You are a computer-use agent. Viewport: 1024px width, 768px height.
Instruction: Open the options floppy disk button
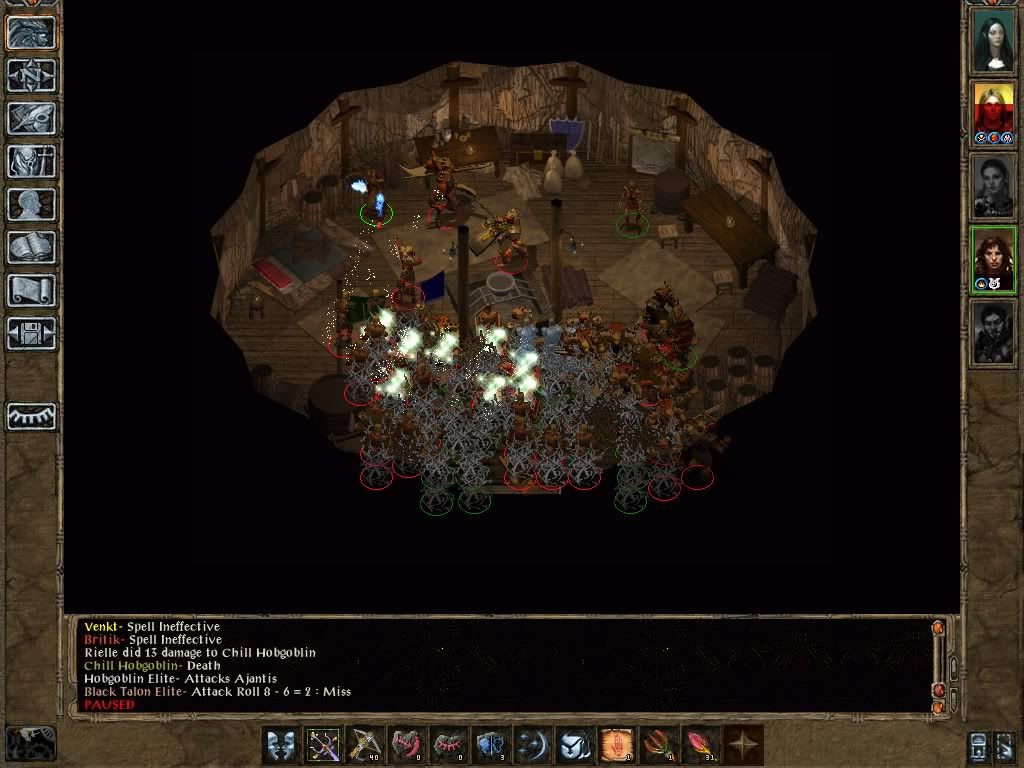31,333
